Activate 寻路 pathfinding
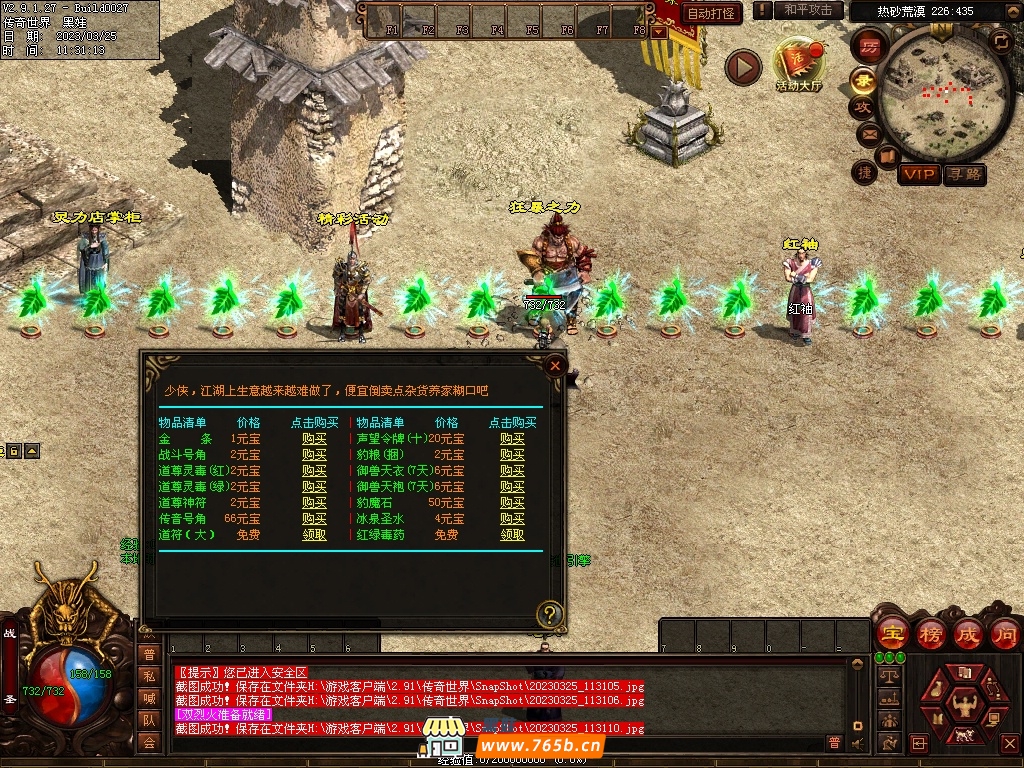Viewport: 1024px width, 768px height. coord(964,175)
